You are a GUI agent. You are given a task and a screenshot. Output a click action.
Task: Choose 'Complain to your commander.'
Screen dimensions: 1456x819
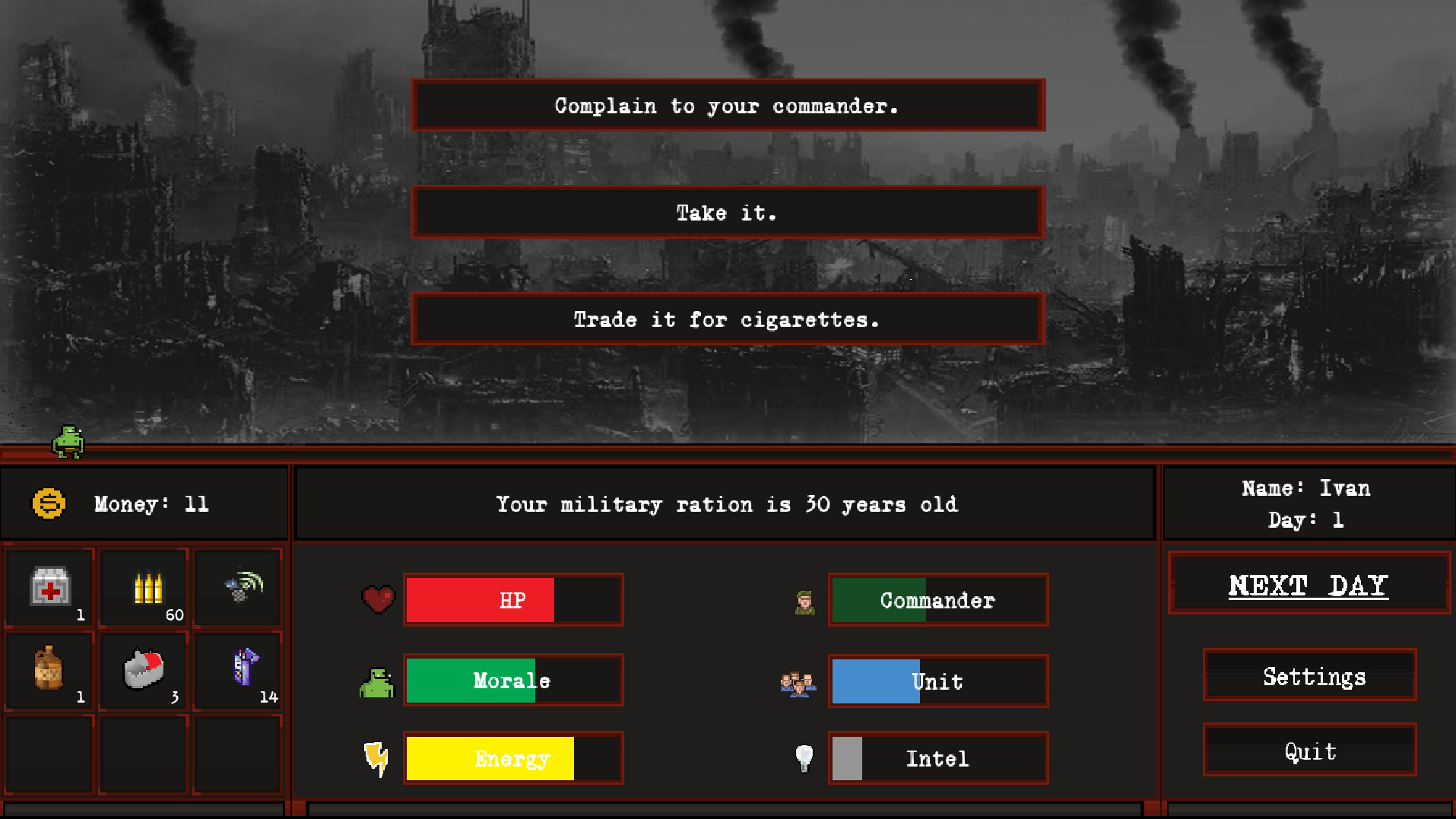click(727, 106)
